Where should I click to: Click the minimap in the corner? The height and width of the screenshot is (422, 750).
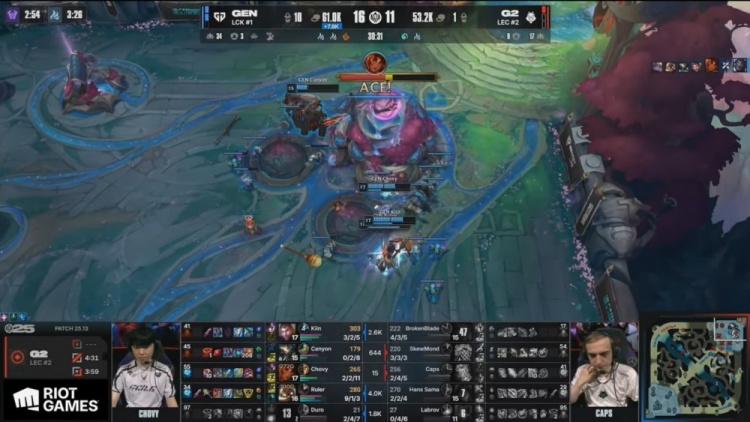(x=693, y=369)
